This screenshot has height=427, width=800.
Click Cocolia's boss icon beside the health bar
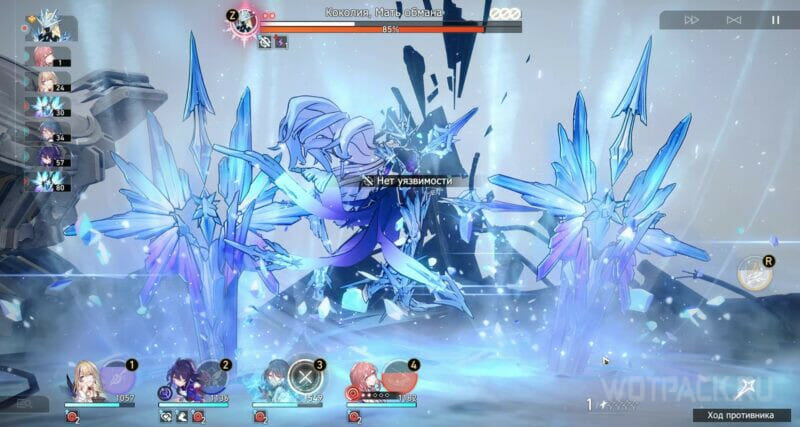245,19
